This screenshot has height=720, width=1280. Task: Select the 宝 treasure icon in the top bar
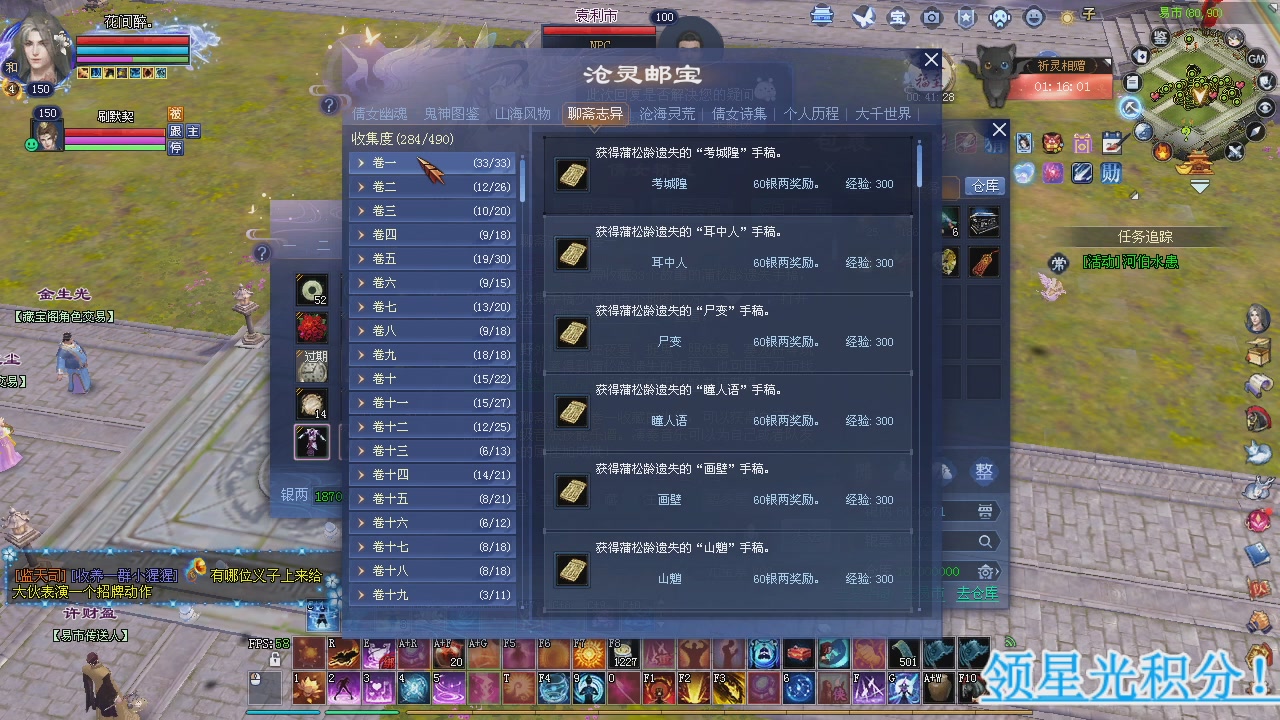pos(898,17)
